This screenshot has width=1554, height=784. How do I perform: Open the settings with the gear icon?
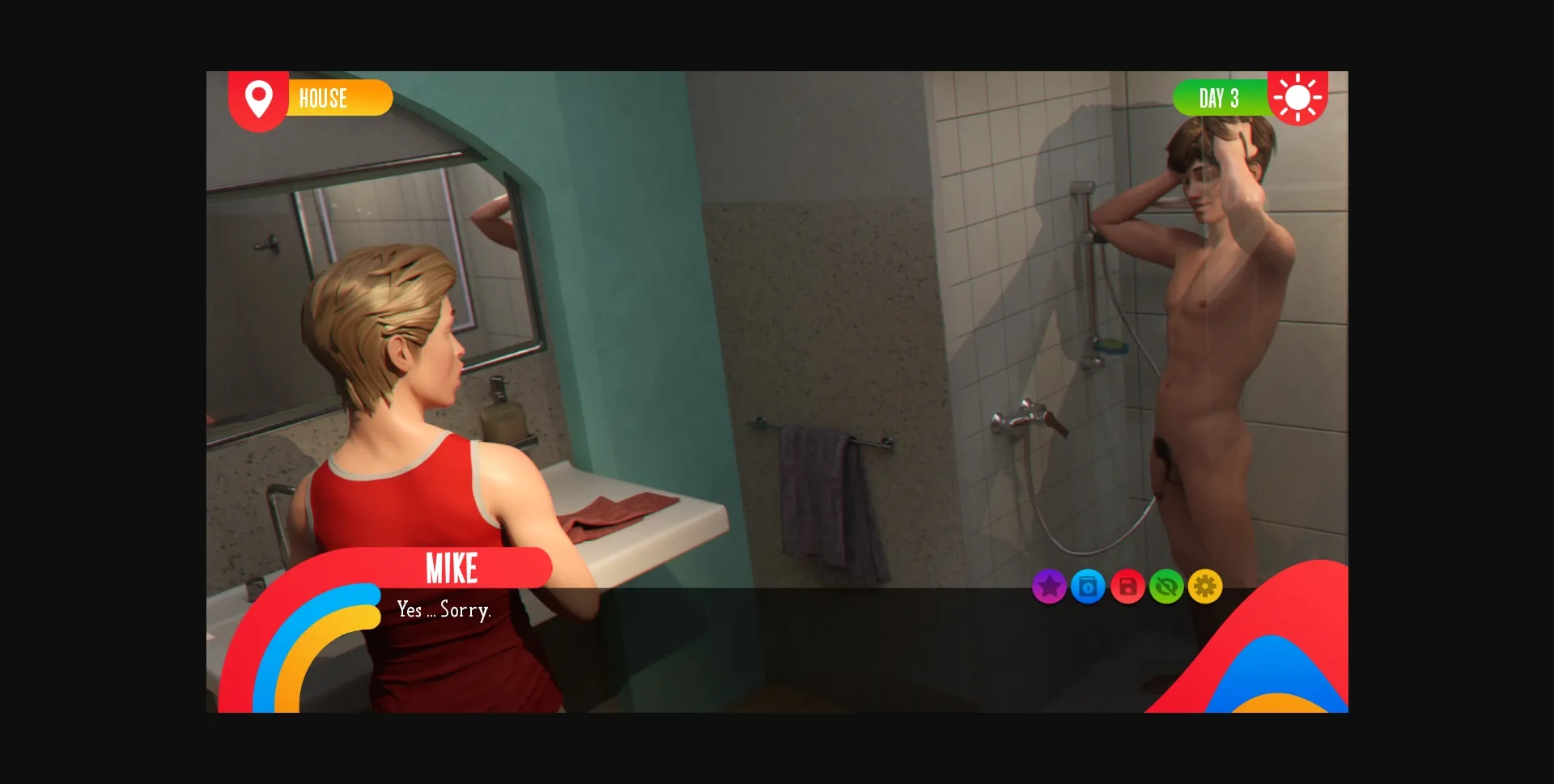[1205, 587]
